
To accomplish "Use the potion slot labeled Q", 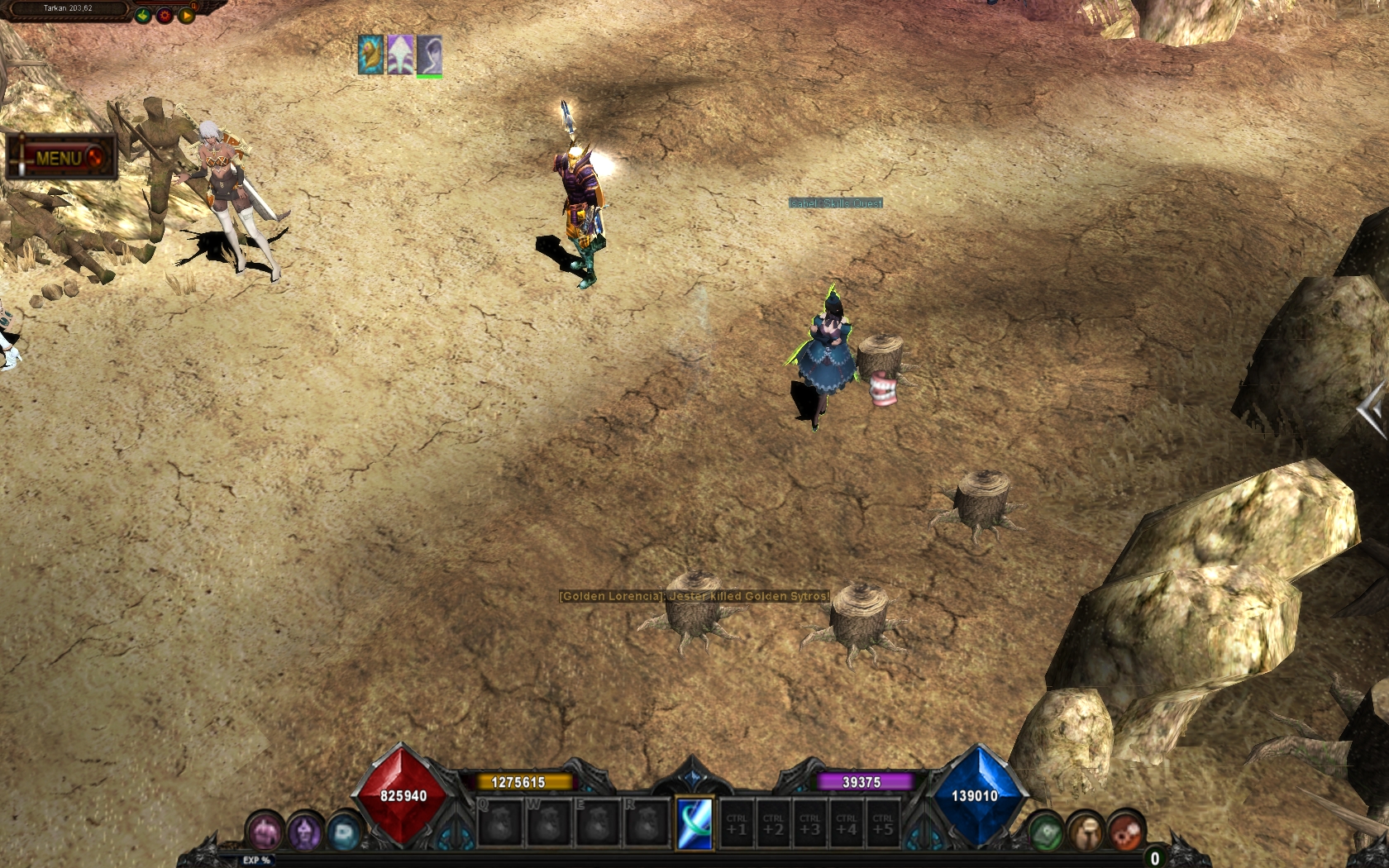I will tap(500, 823).
